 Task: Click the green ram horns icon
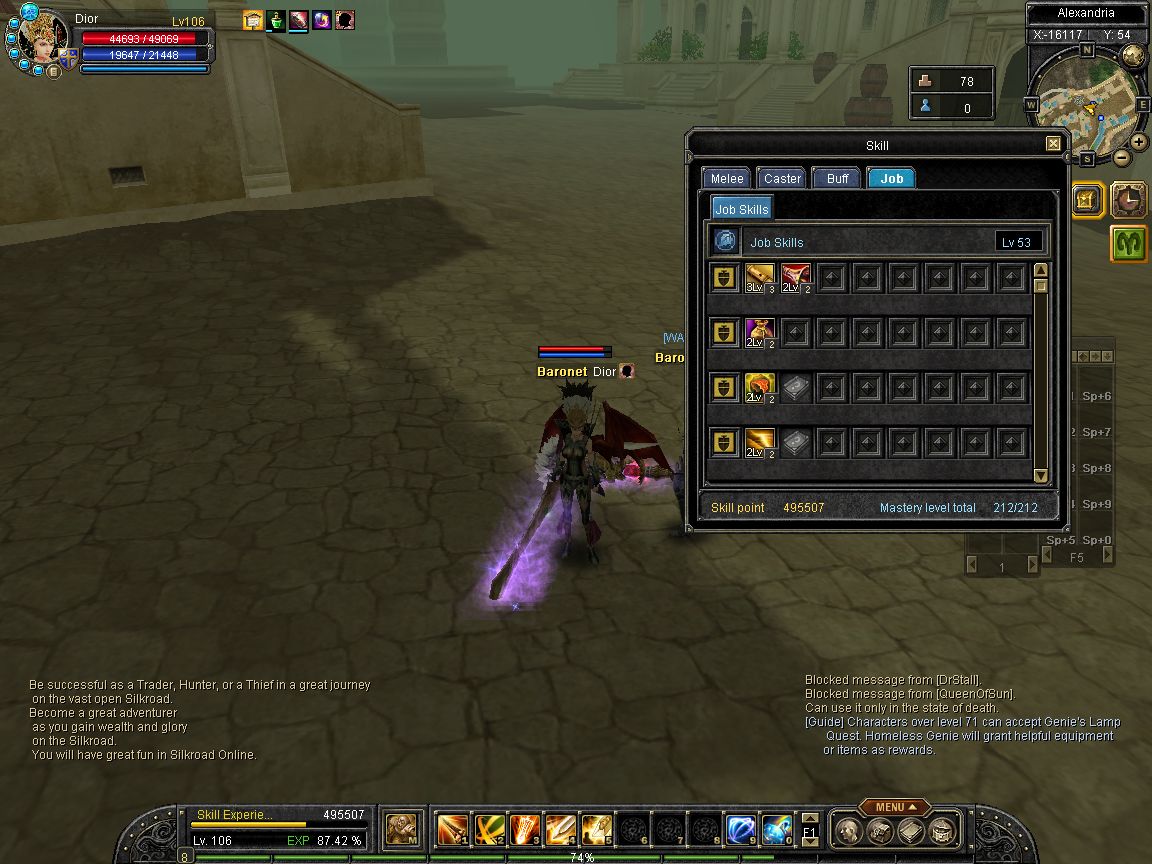pyautogui.click(x=1129, y=243)
